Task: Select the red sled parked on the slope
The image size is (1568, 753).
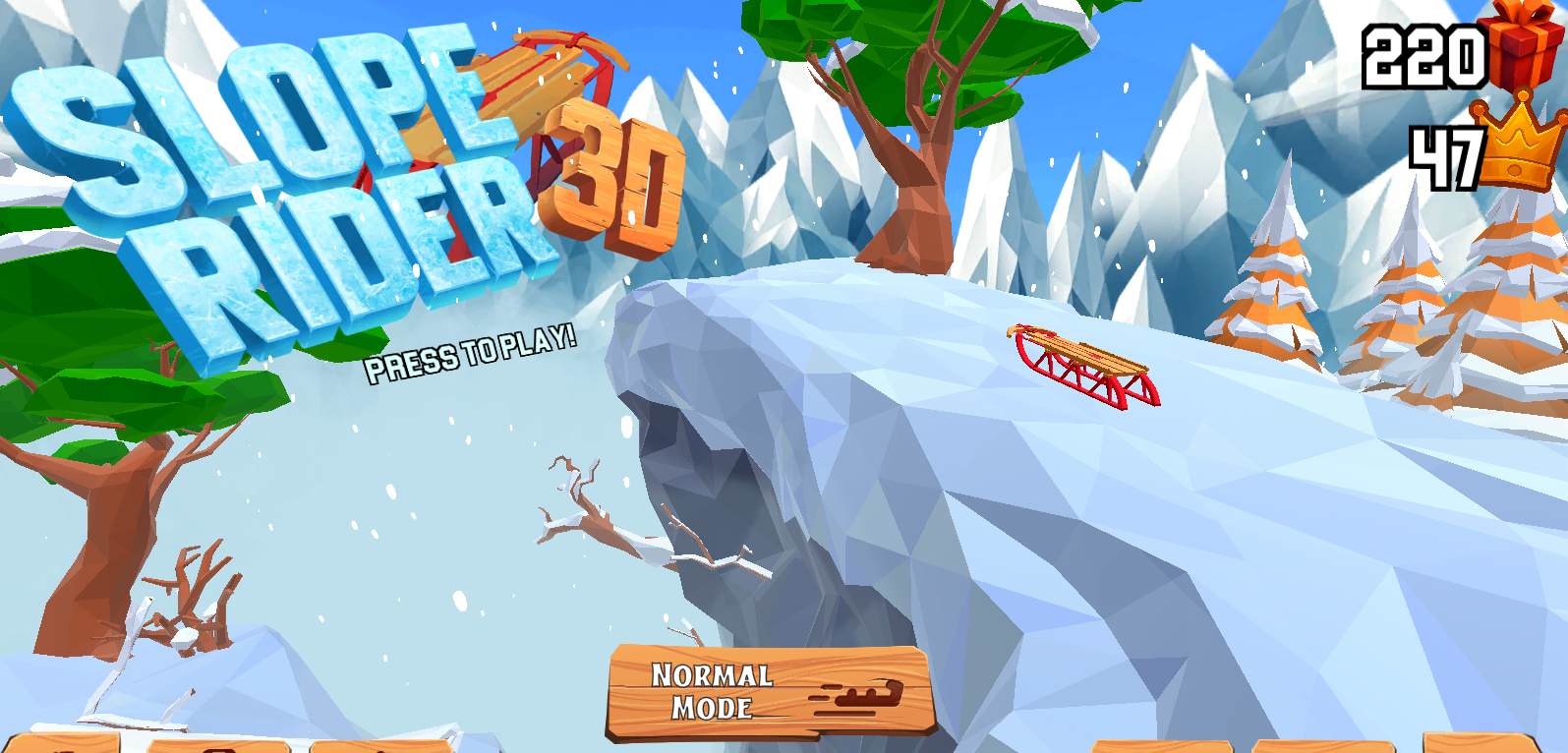Action: 1081,364
